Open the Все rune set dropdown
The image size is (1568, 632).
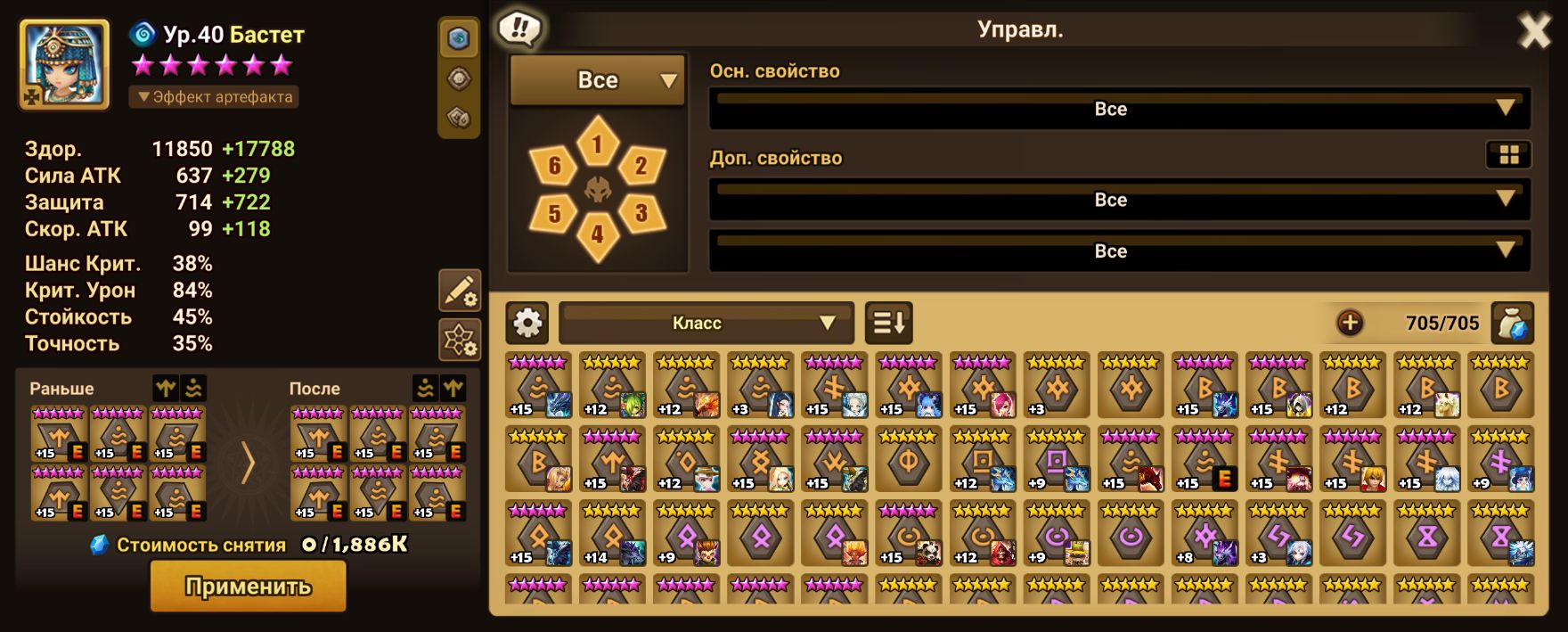(x=597, y=80)
